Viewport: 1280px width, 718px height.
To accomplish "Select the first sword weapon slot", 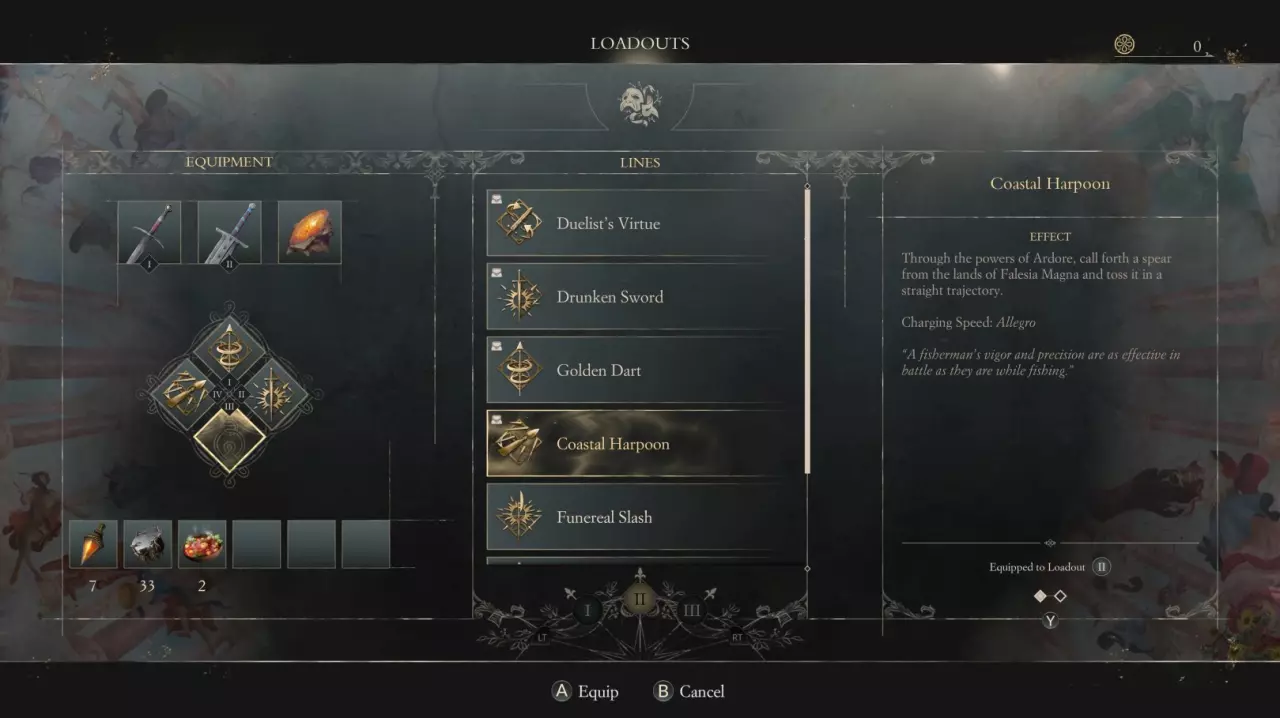I will [149, 233].
